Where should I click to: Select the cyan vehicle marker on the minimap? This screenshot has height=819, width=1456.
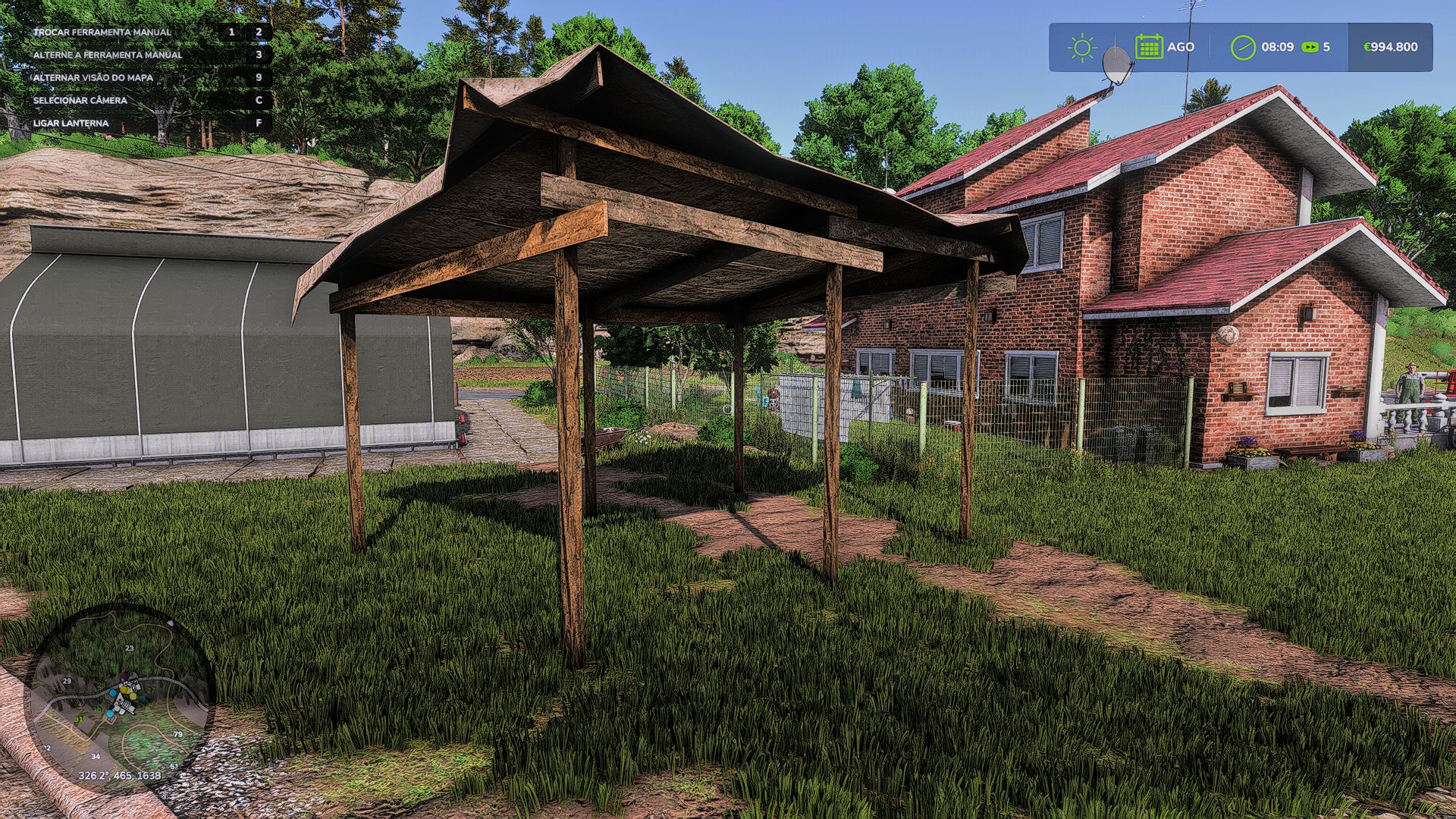(112, 692)
